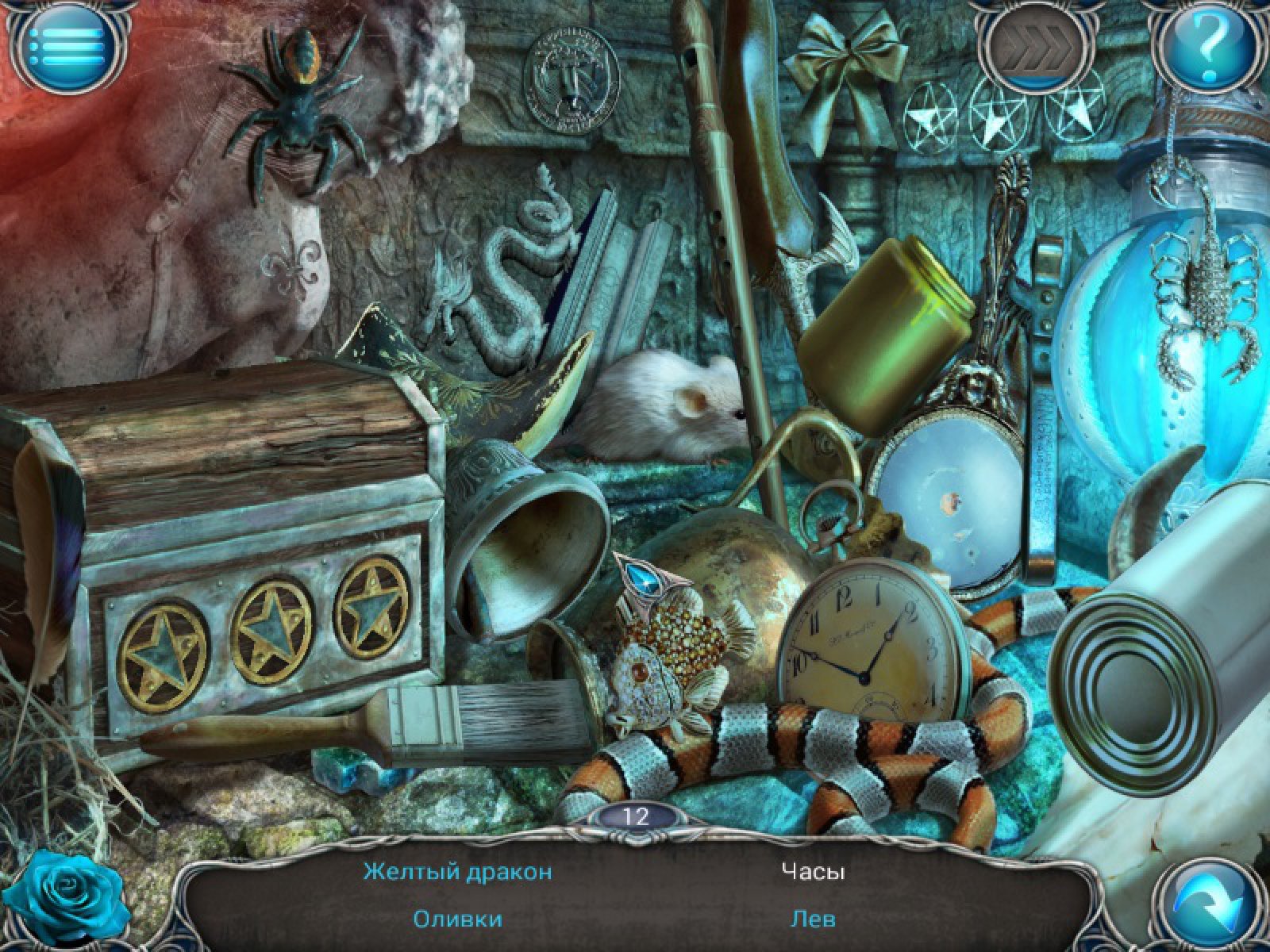Image resolution: width=1270 pixels, height=952 pixels.
Task: Click the question mark hint button
Action: point(1206,46)
